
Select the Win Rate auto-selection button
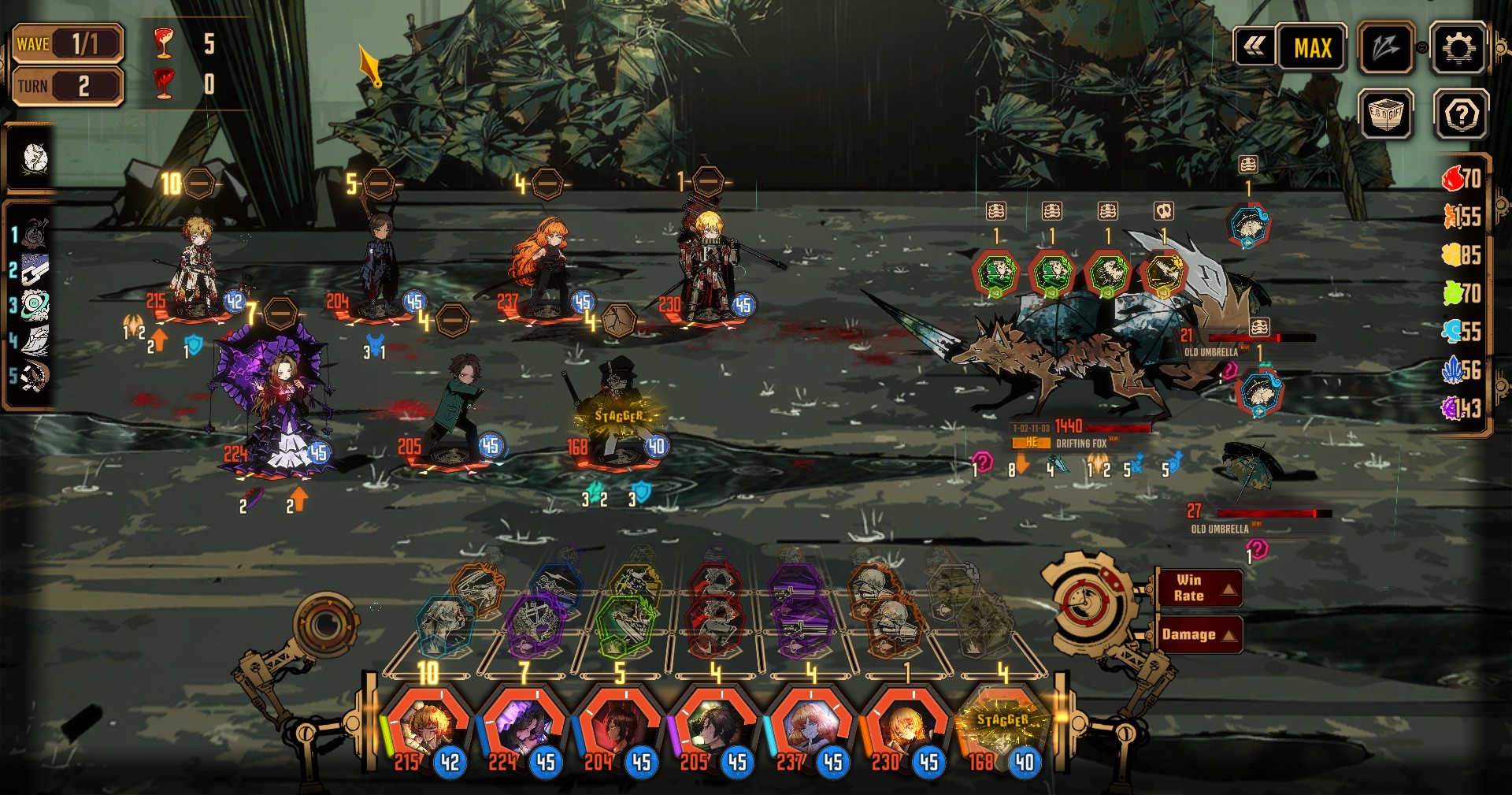[1199, 588]
